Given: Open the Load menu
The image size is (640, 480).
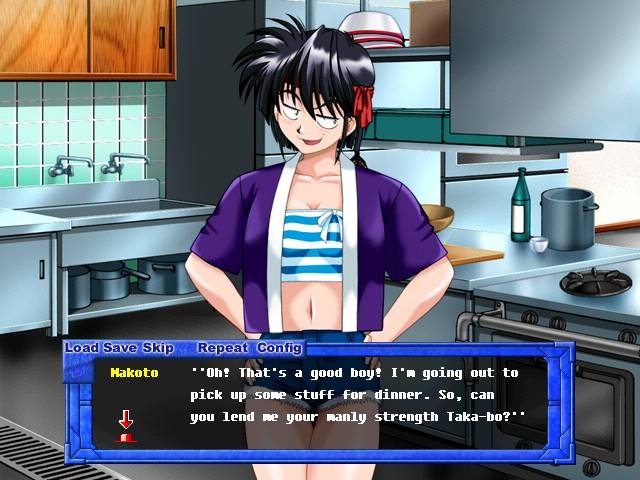Looking at the screenshot, I should point(82,348).
